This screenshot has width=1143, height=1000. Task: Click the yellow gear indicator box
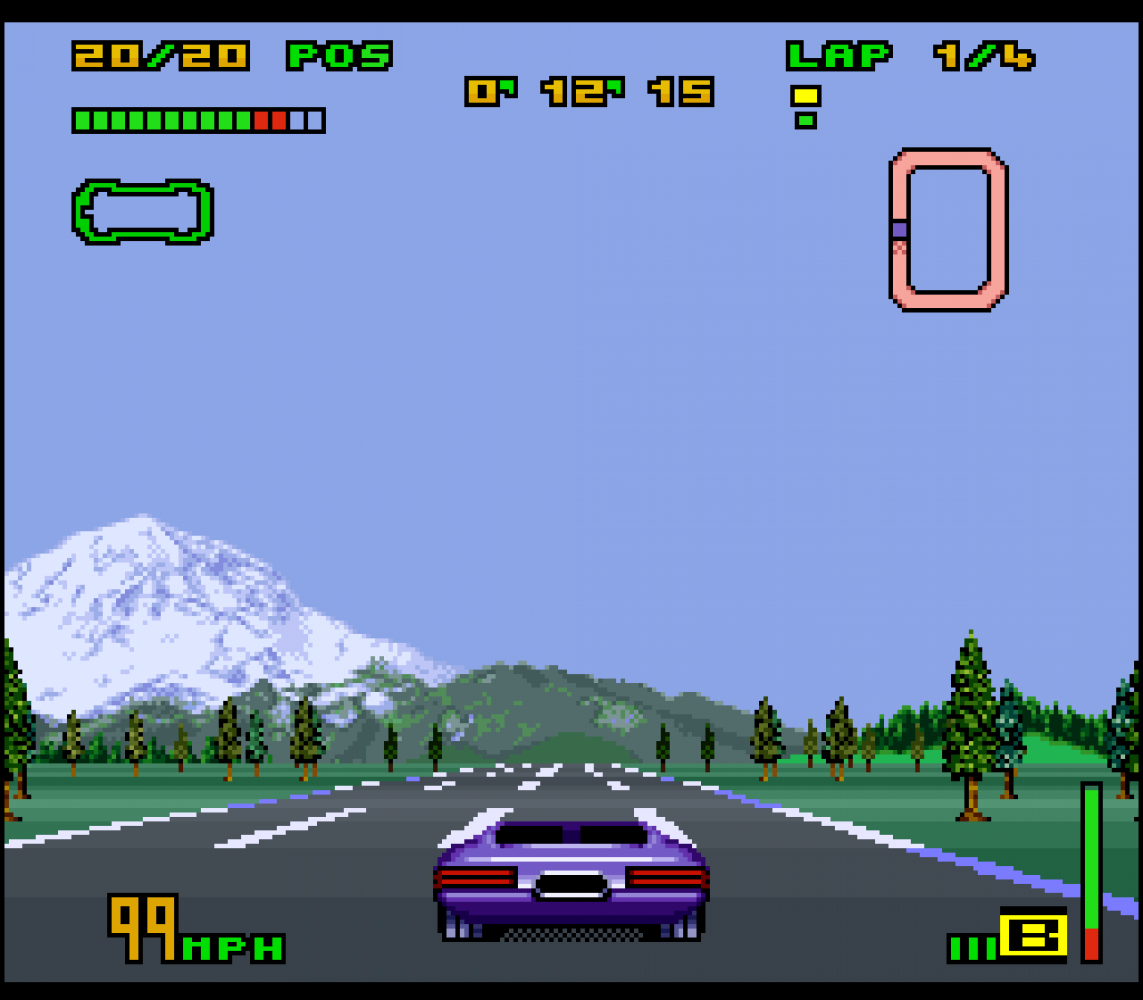point(1034,936)
